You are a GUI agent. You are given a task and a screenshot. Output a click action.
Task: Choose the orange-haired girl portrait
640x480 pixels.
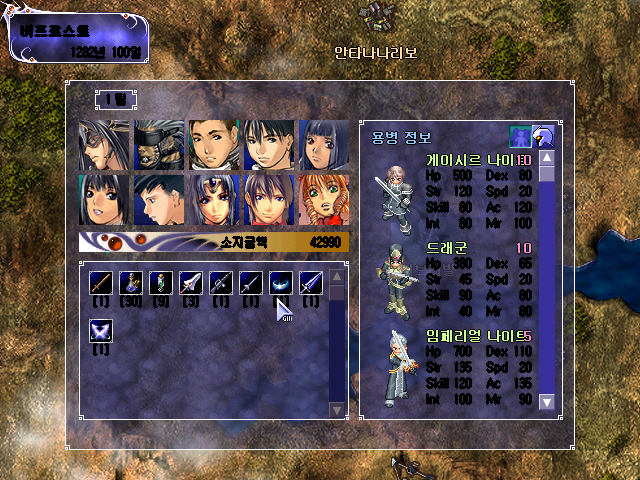point(323,199)
